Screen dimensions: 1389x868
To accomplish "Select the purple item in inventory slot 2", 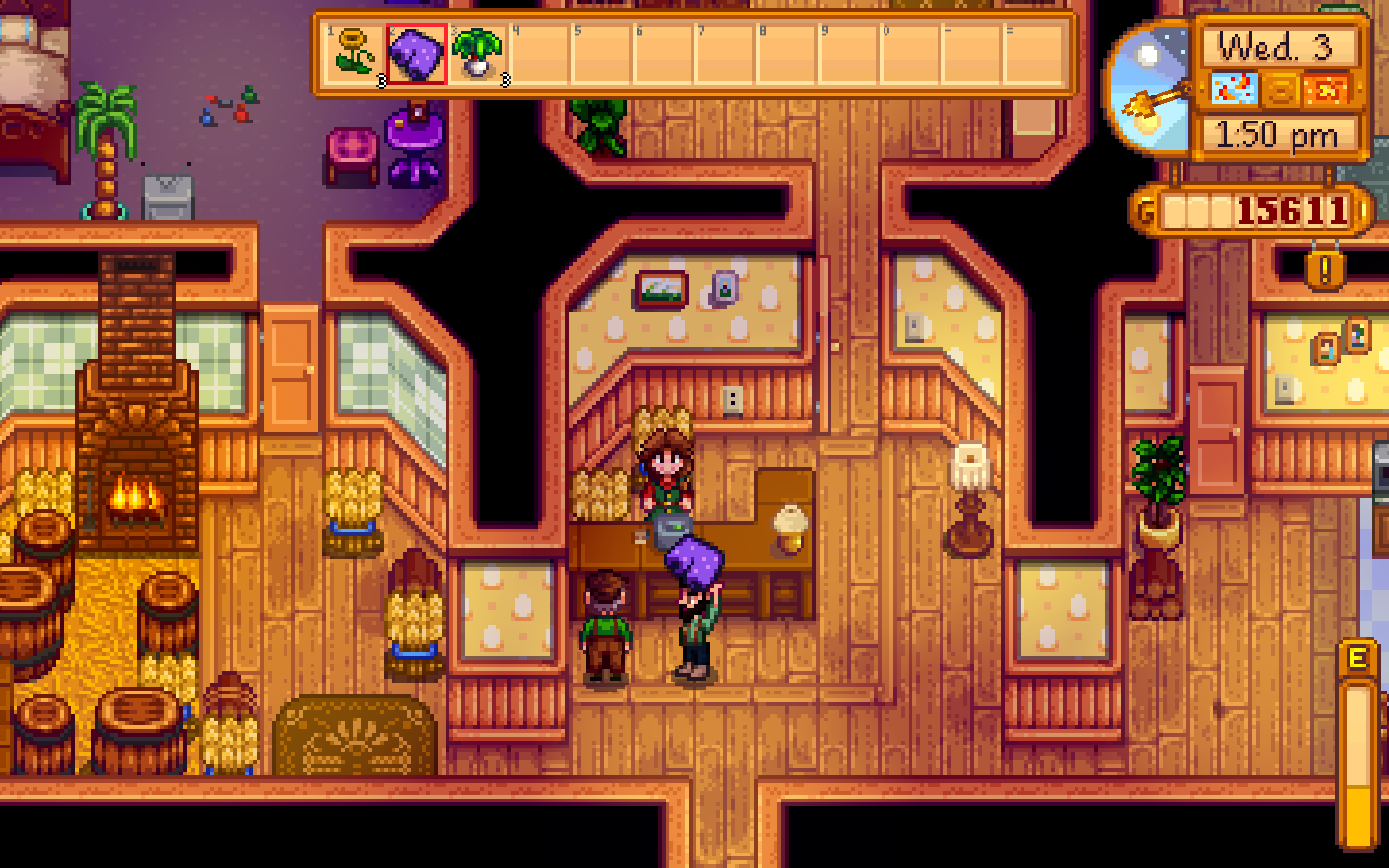I will point(414,55).
